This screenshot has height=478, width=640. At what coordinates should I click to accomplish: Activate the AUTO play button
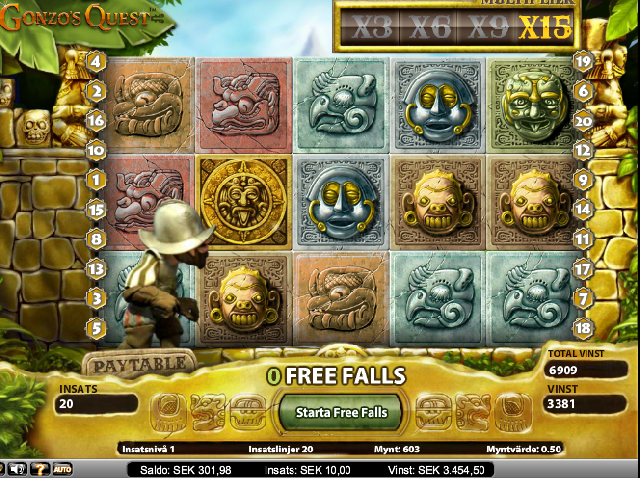[62, 468]
